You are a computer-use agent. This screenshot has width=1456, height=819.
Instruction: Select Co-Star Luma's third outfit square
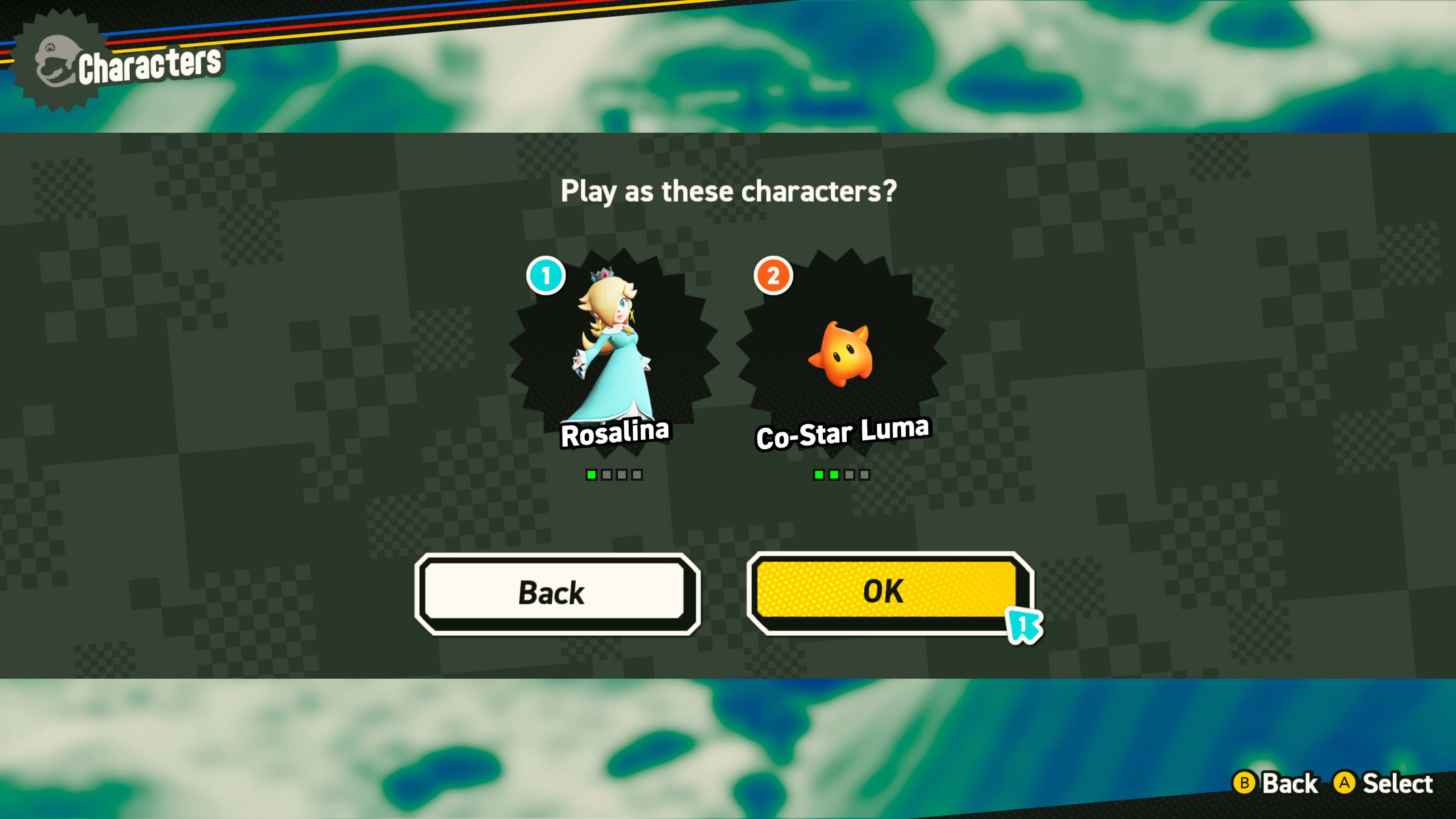pyautogui.click(x=850, y=475)
